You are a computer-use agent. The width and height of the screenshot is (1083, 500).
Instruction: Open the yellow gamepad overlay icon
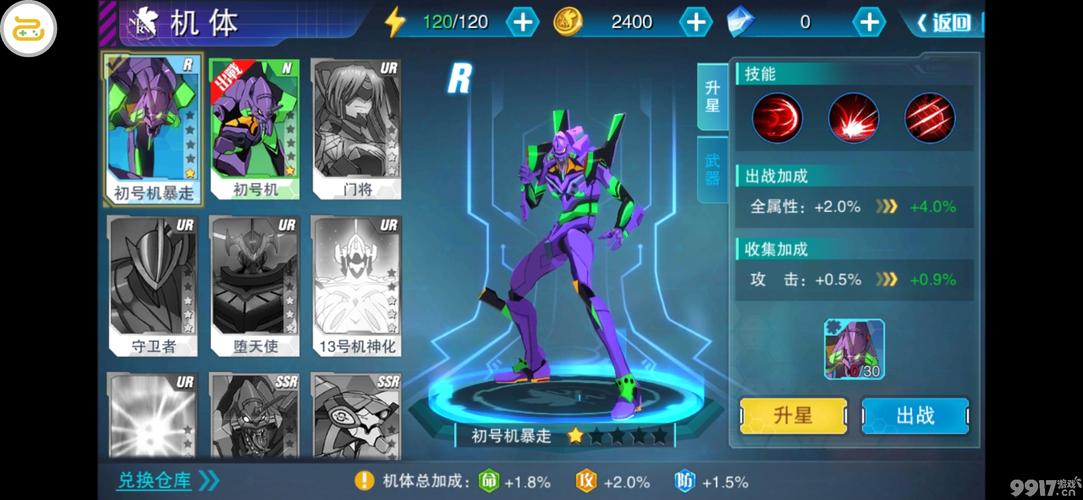pos(28,29)
